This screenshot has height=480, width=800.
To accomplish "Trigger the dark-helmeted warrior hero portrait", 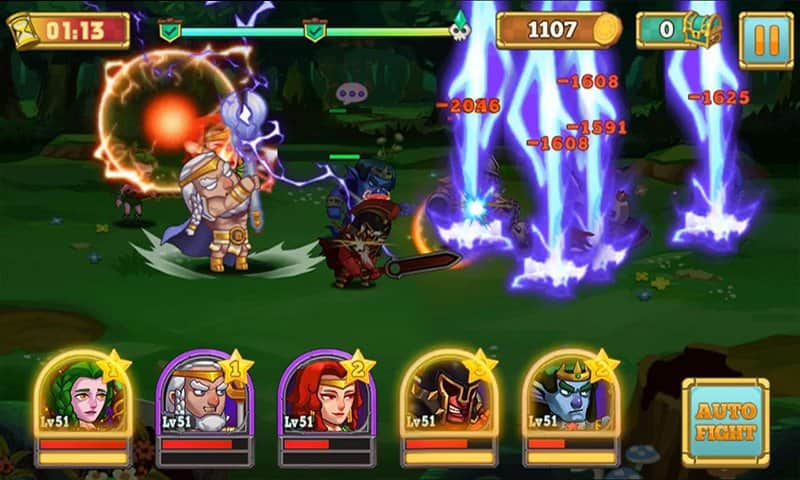I will 448,397.
